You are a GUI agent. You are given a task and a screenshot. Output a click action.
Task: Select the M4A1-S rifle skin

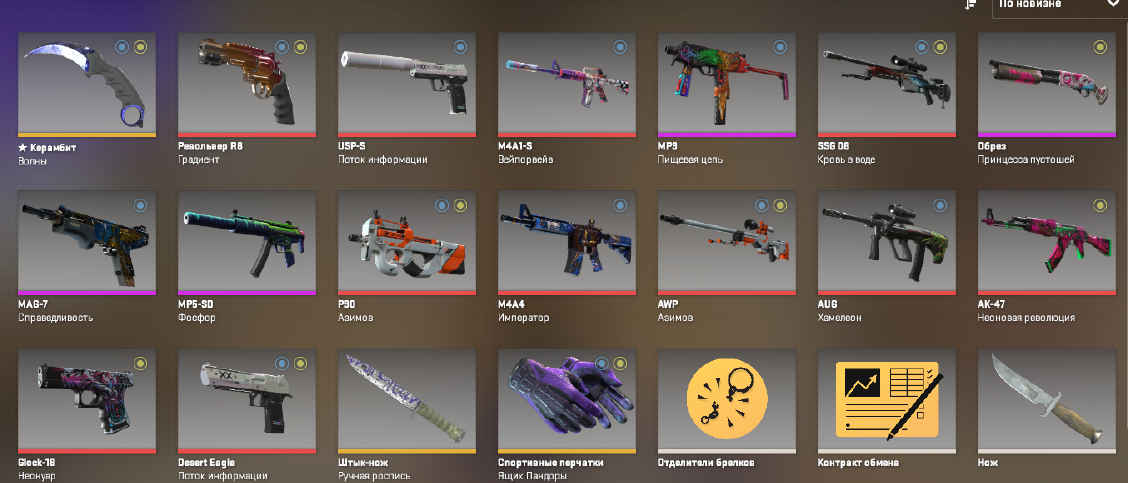pyautogui.click(x=567, y=83)
